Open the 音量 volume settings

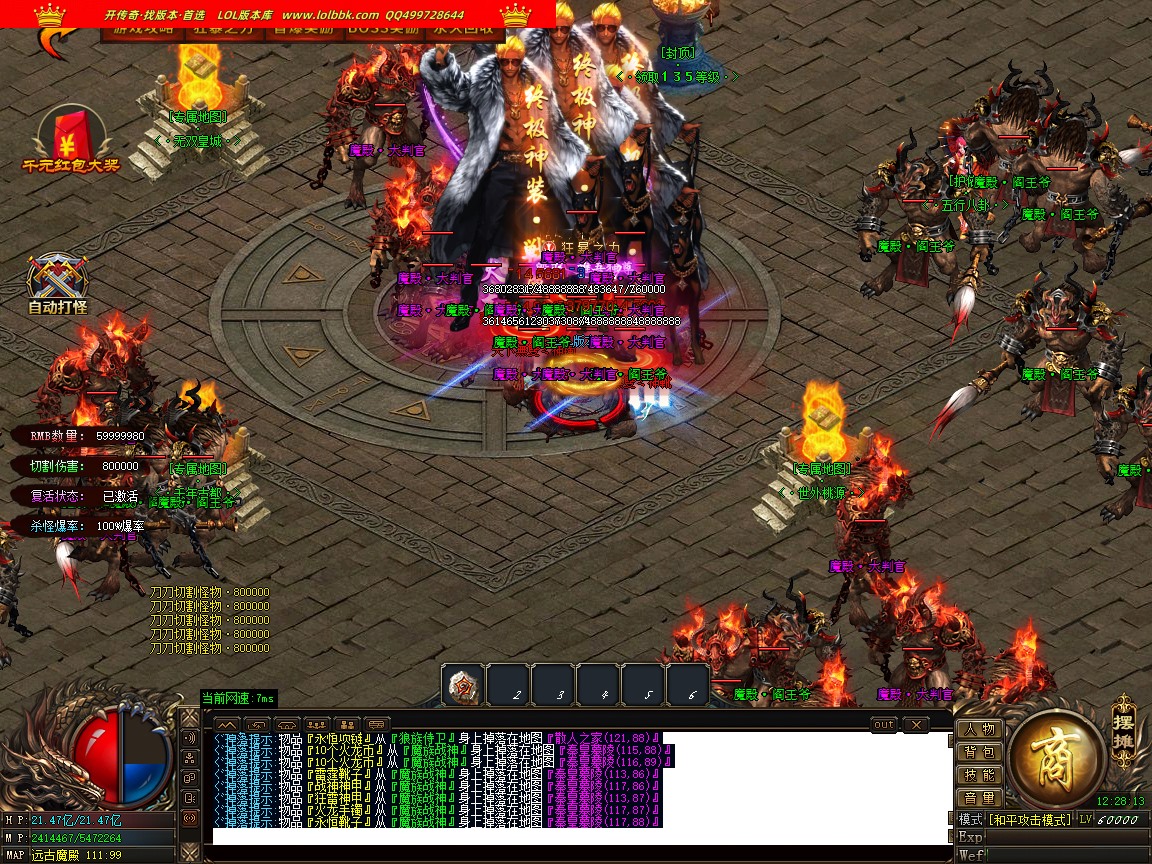click(979, 798)
